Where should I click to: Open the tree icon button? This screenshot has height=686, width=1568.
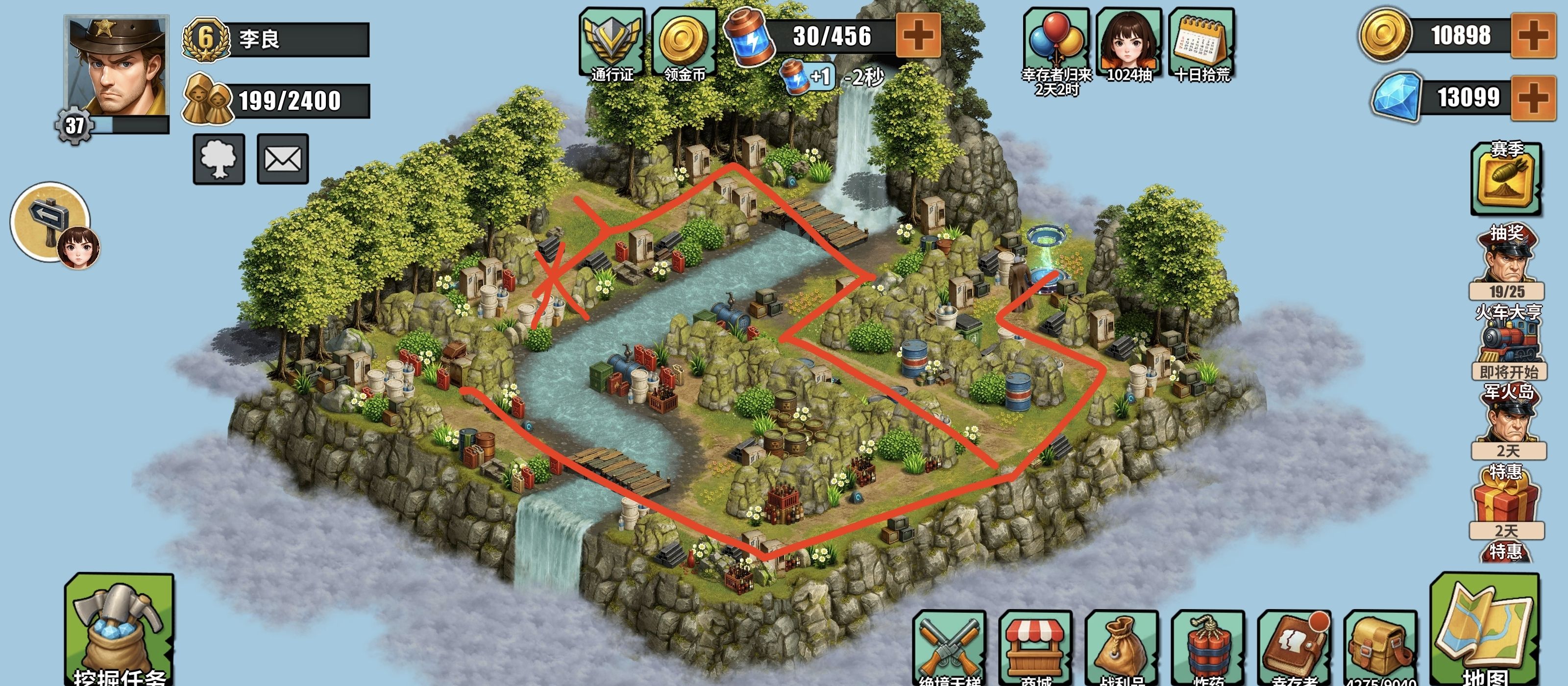click(x=219, y=159)
